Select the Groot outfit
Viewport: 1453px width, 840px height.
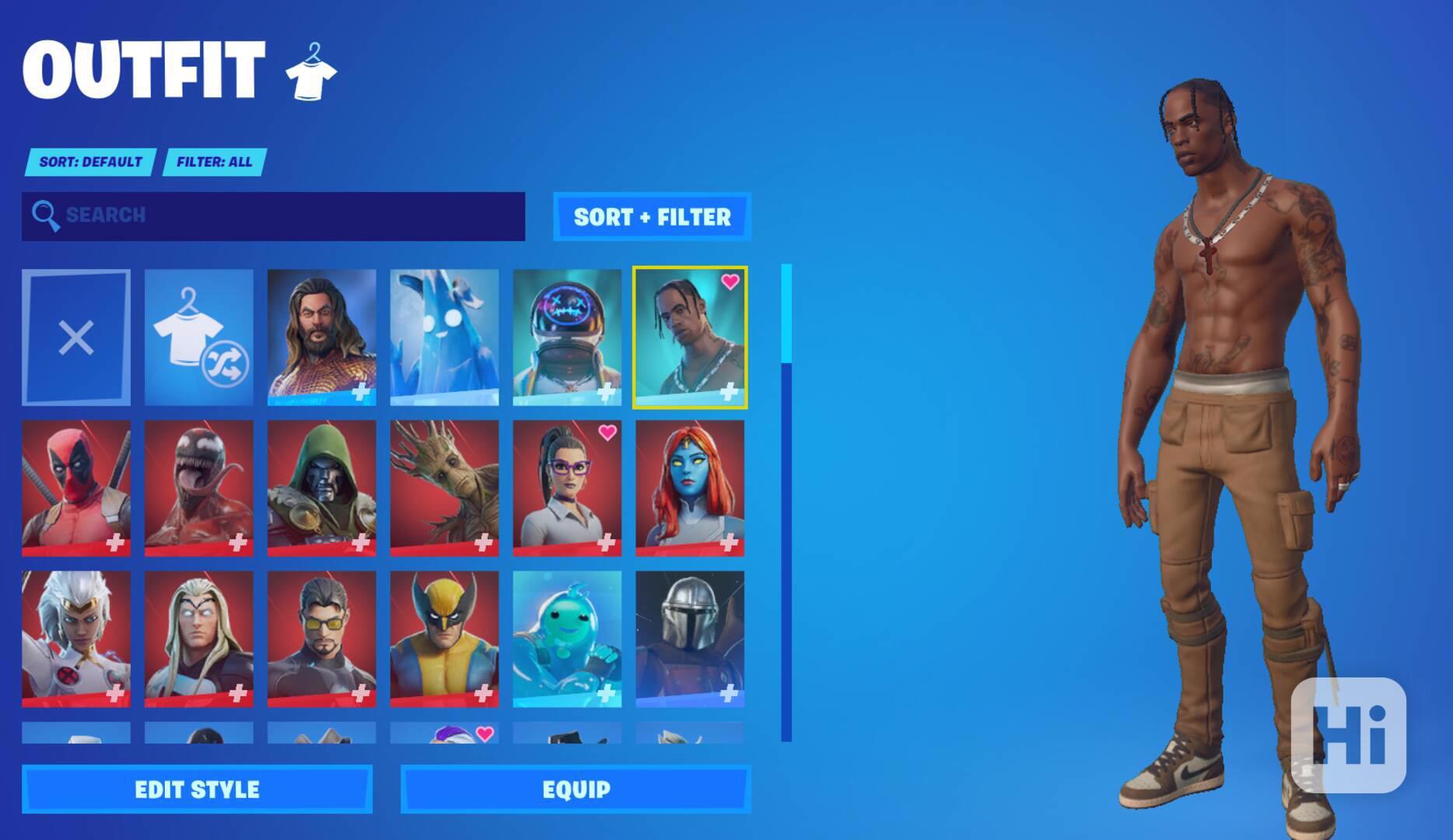445,488
